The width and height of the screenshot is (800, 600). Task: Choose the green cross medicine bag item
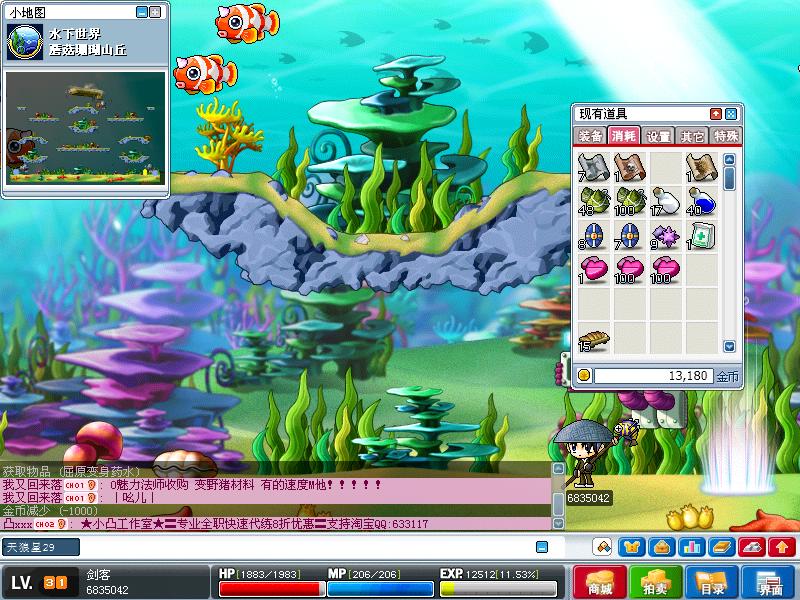click(x=701, y=236)
